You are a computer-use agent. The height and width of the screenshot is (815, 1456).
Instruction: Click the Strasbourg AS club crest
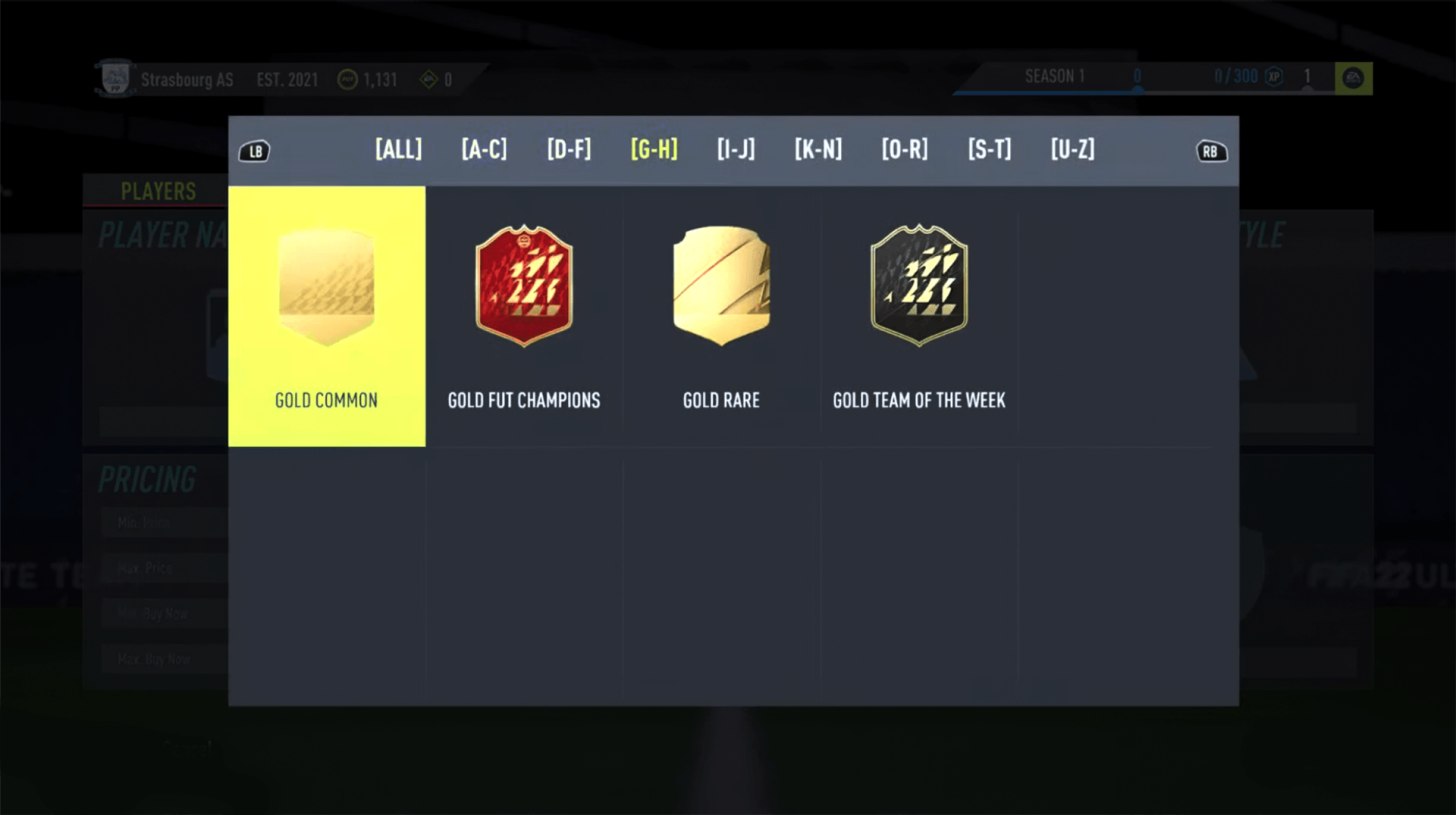coord(115,79)
